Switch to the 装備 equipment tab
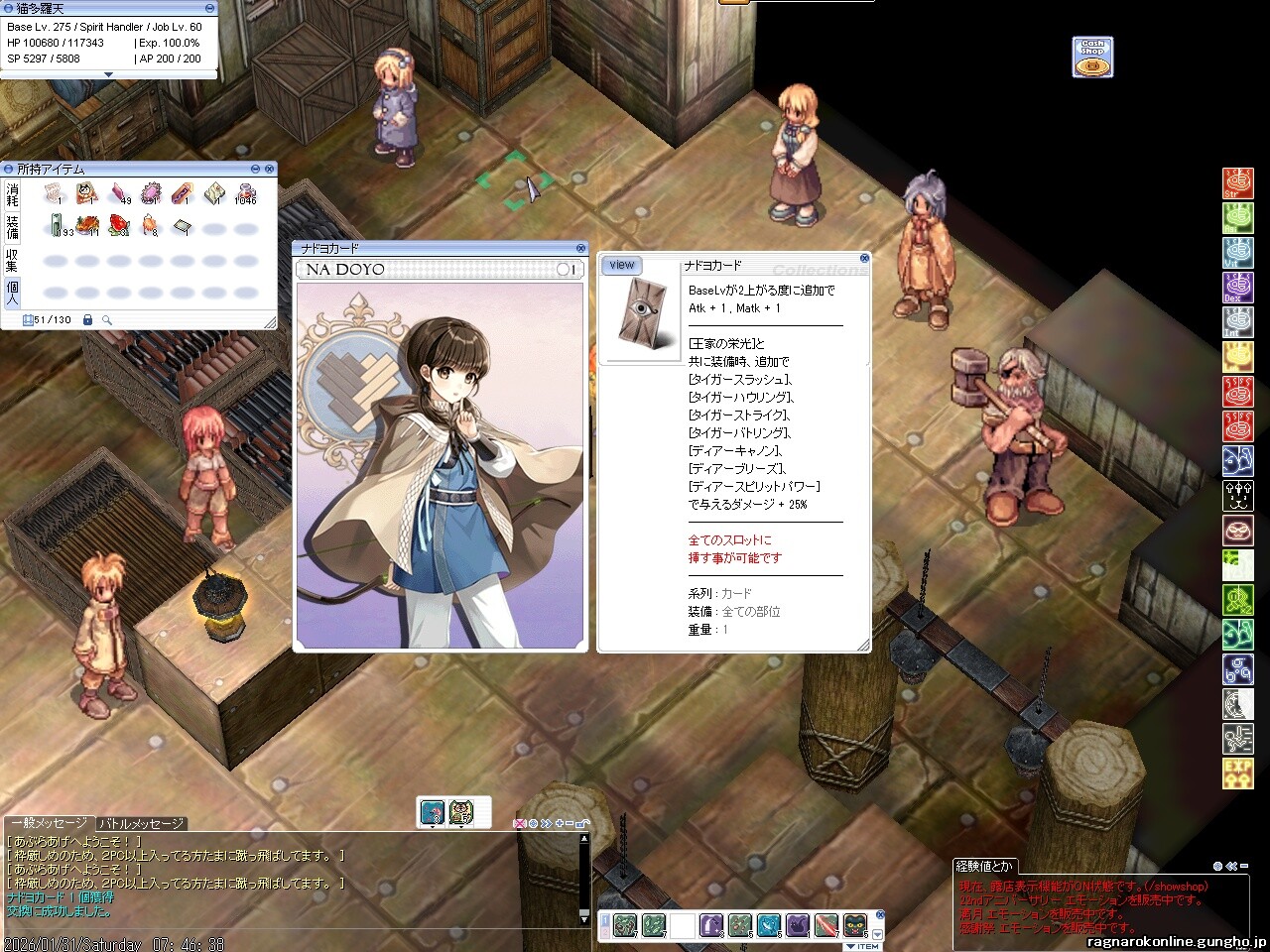The width and height of the screenshot is (1270, 952). 13,226
